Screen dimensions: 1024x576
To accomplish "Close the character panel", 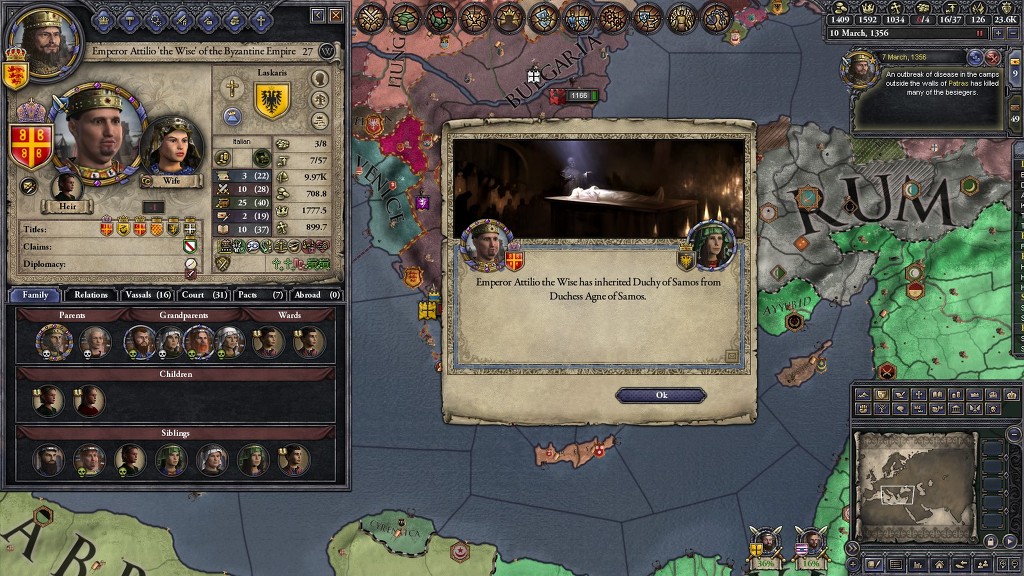I will (x=334, y=15).
